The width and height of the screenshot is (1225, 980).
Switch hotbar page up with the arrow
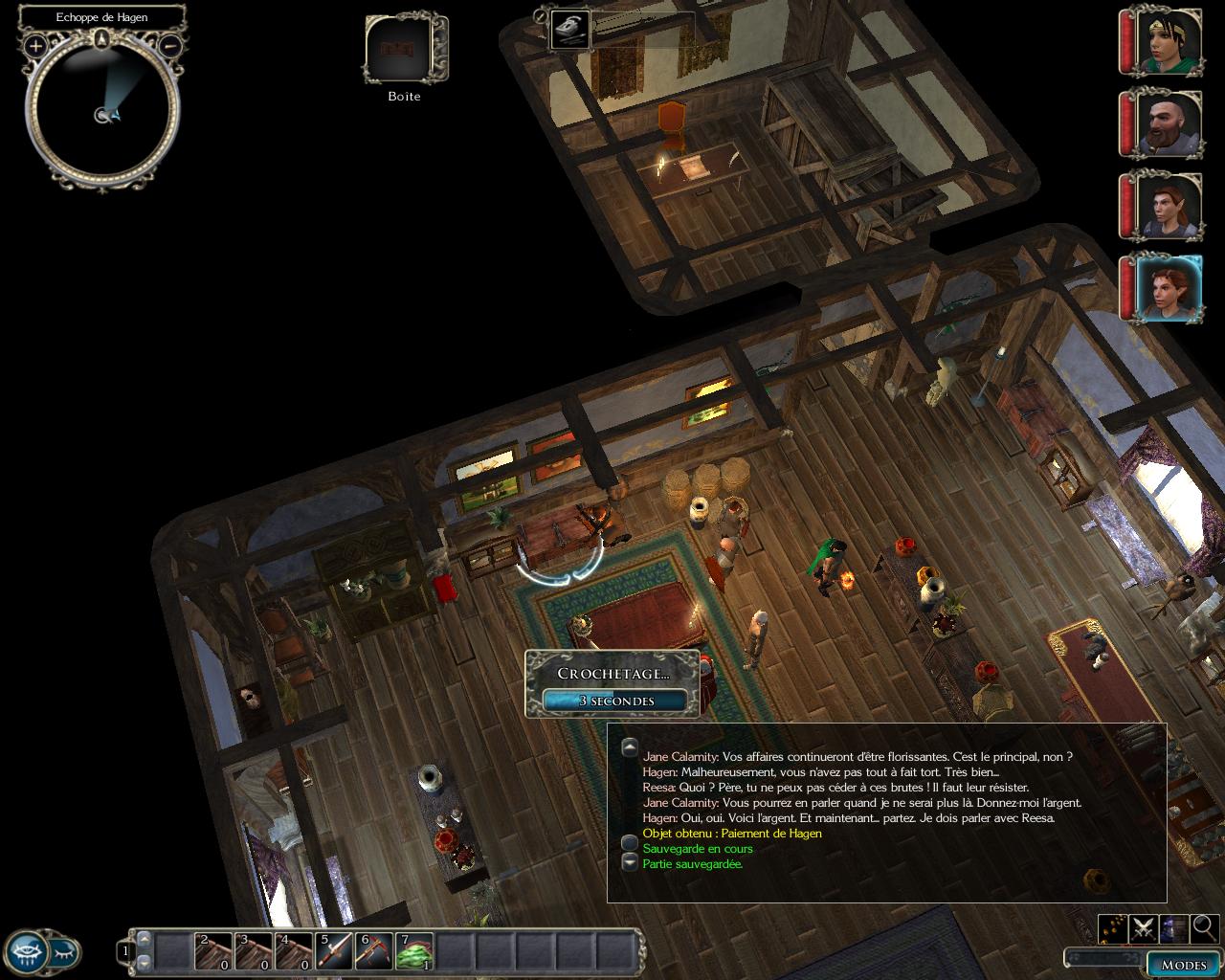pos(145,940)
